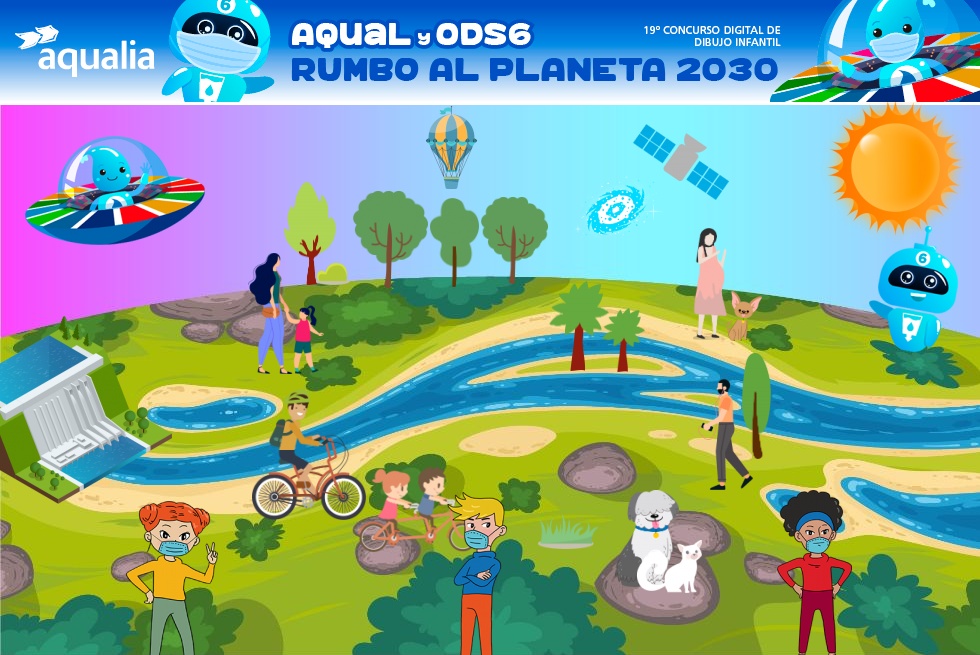Image resolution: width=980 pixels, height=655 pixels.
Task: Click the blue robot mascot beside the sun
Action: pyautogui.click(x=913, y=291)
